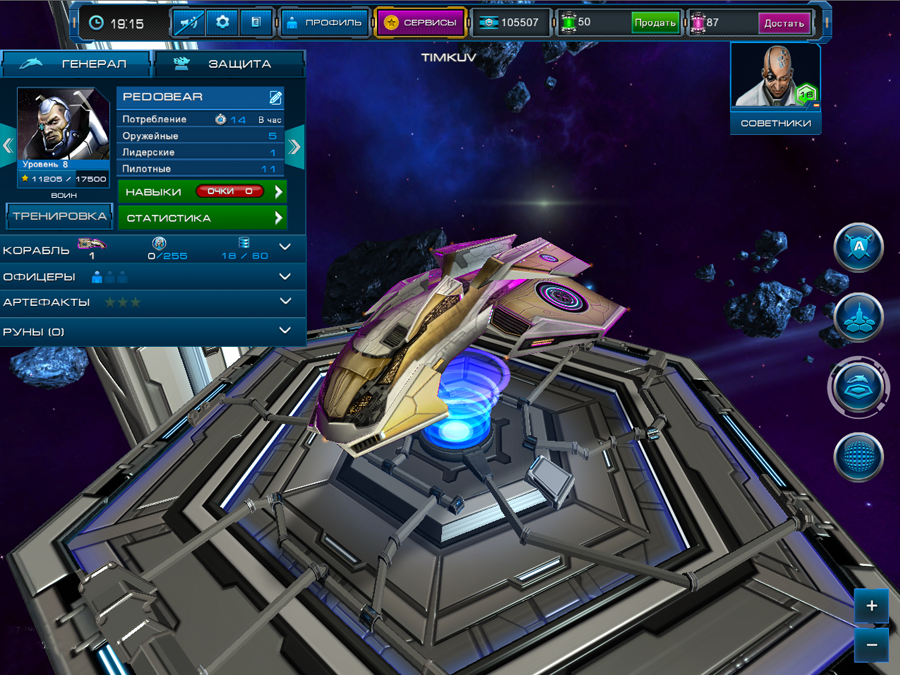900x675 pixels.
Task: Open the Защита tab
Action: coord(228,64)
